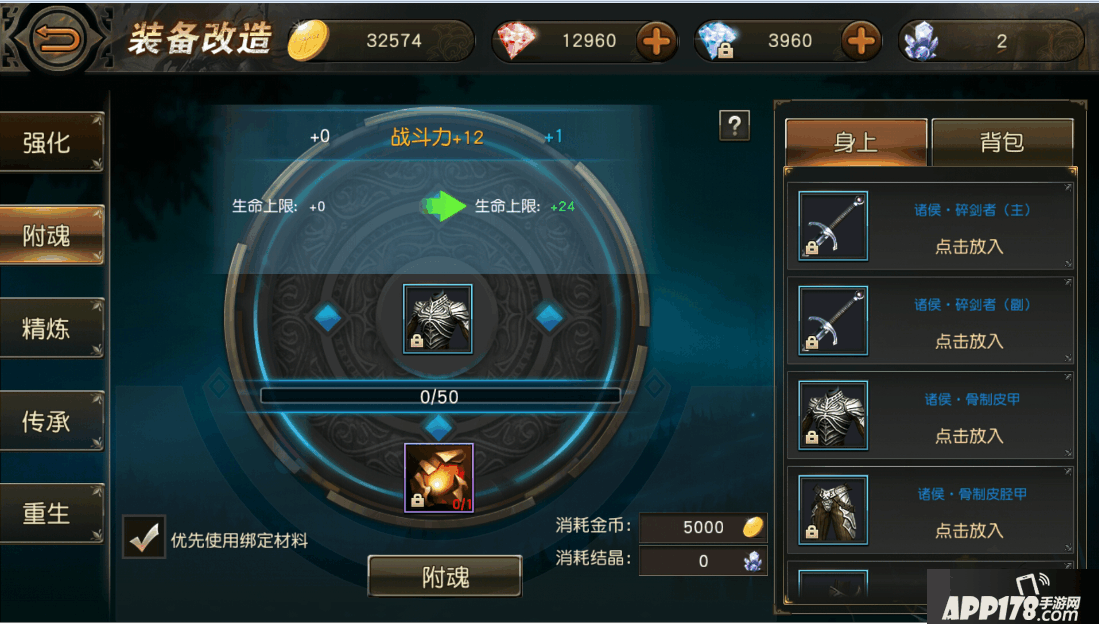1099x624 pixels.
Task: Switch to the 附魂 soul tab
Action: click(50, 236)
